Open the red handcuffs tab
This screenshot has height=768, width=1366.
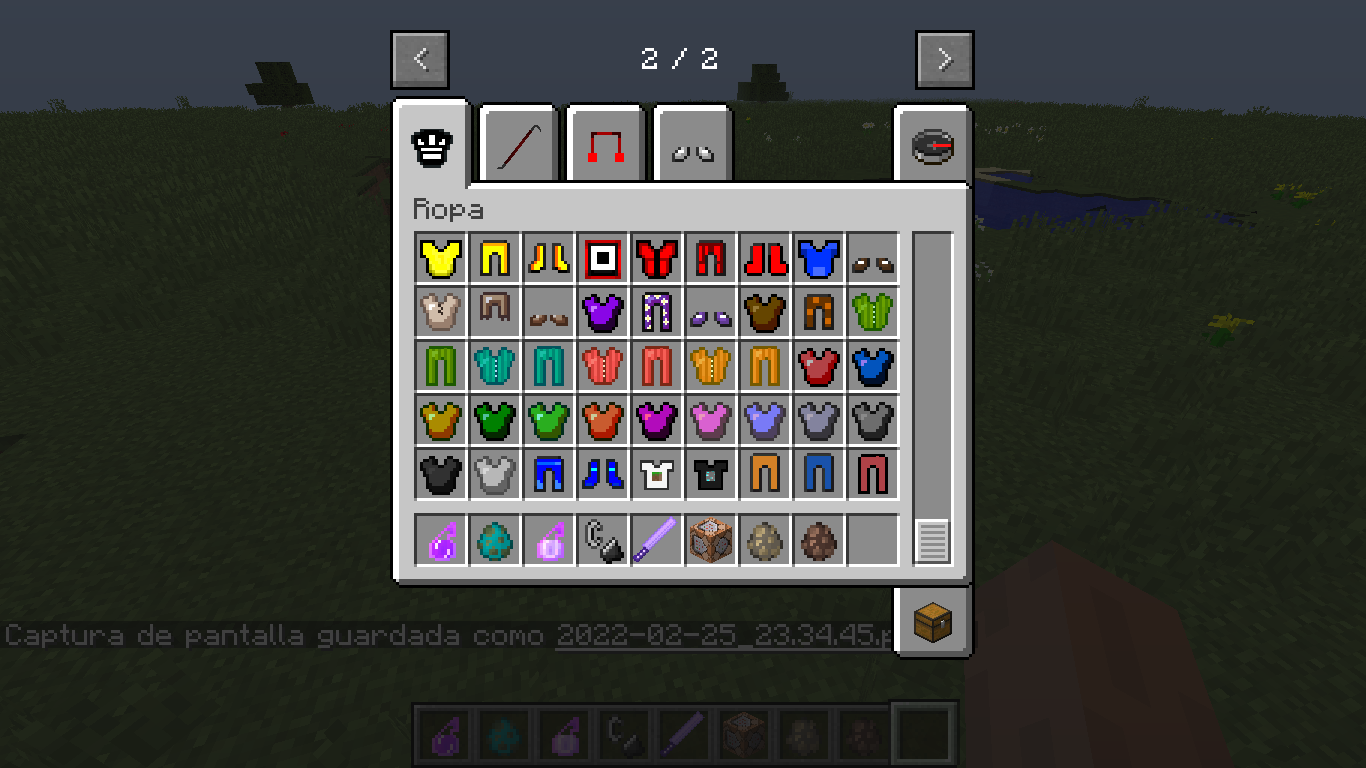pos(604,143)
